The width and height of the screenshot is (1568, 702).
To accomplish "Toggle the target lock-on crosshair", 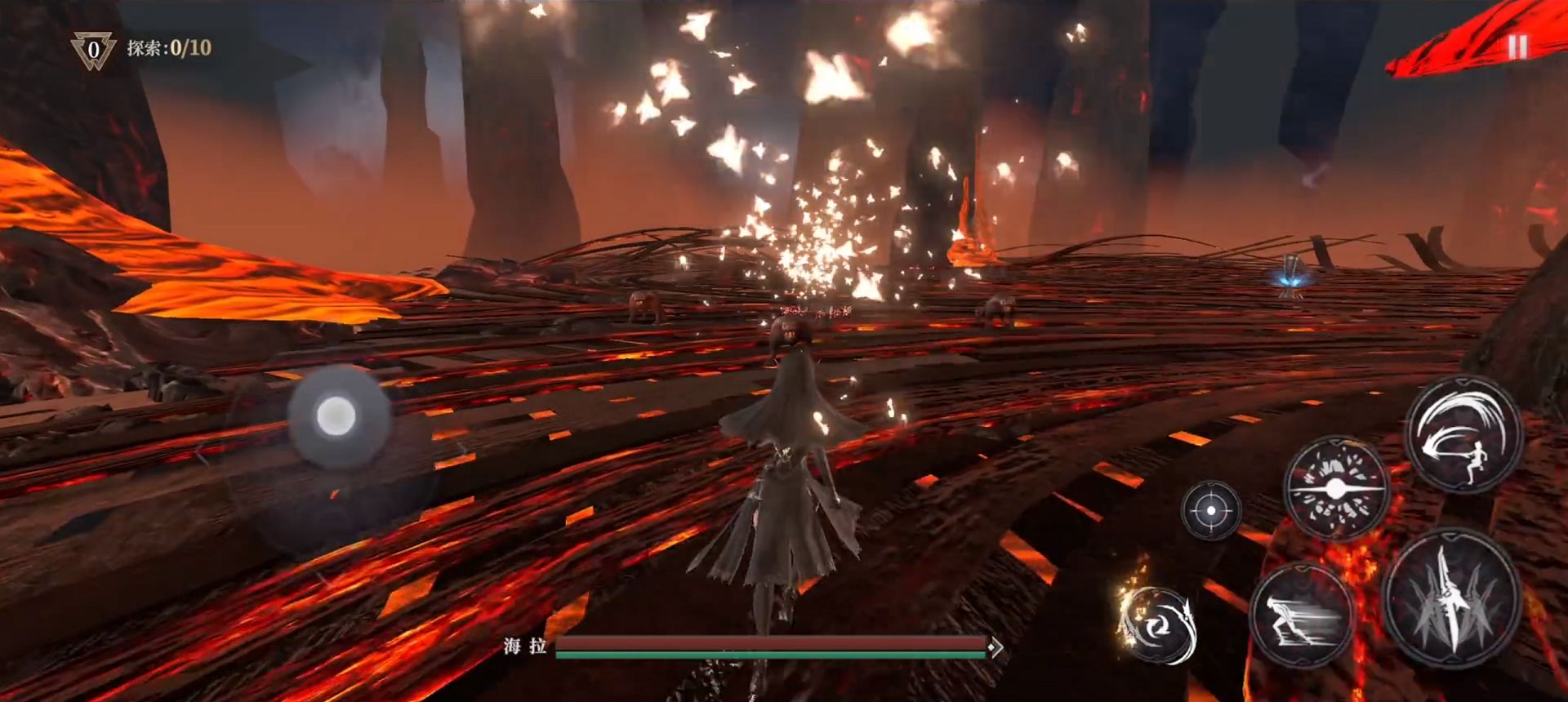I will 1211,511.
